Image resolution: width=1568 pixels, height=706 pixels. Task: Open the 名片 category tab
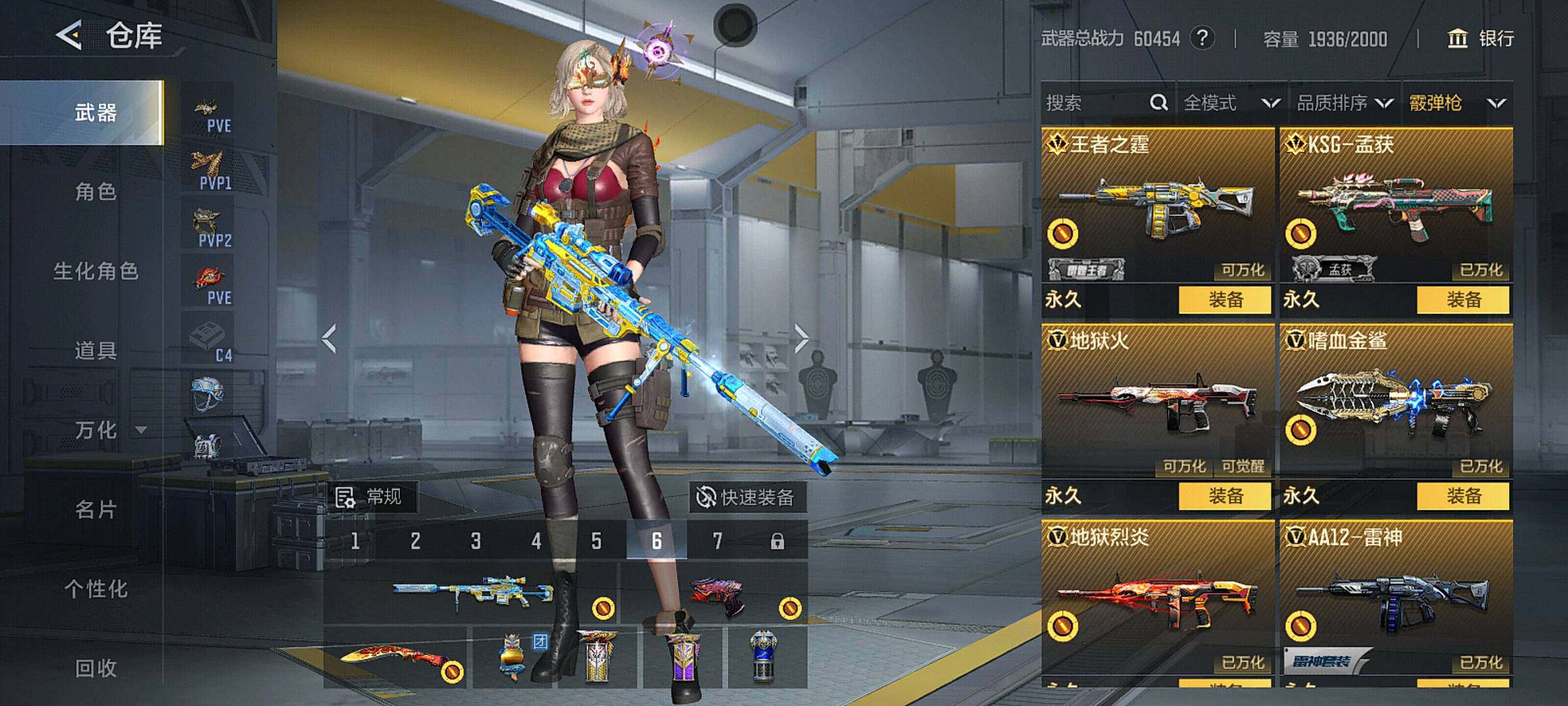click(x=95, y=509)
